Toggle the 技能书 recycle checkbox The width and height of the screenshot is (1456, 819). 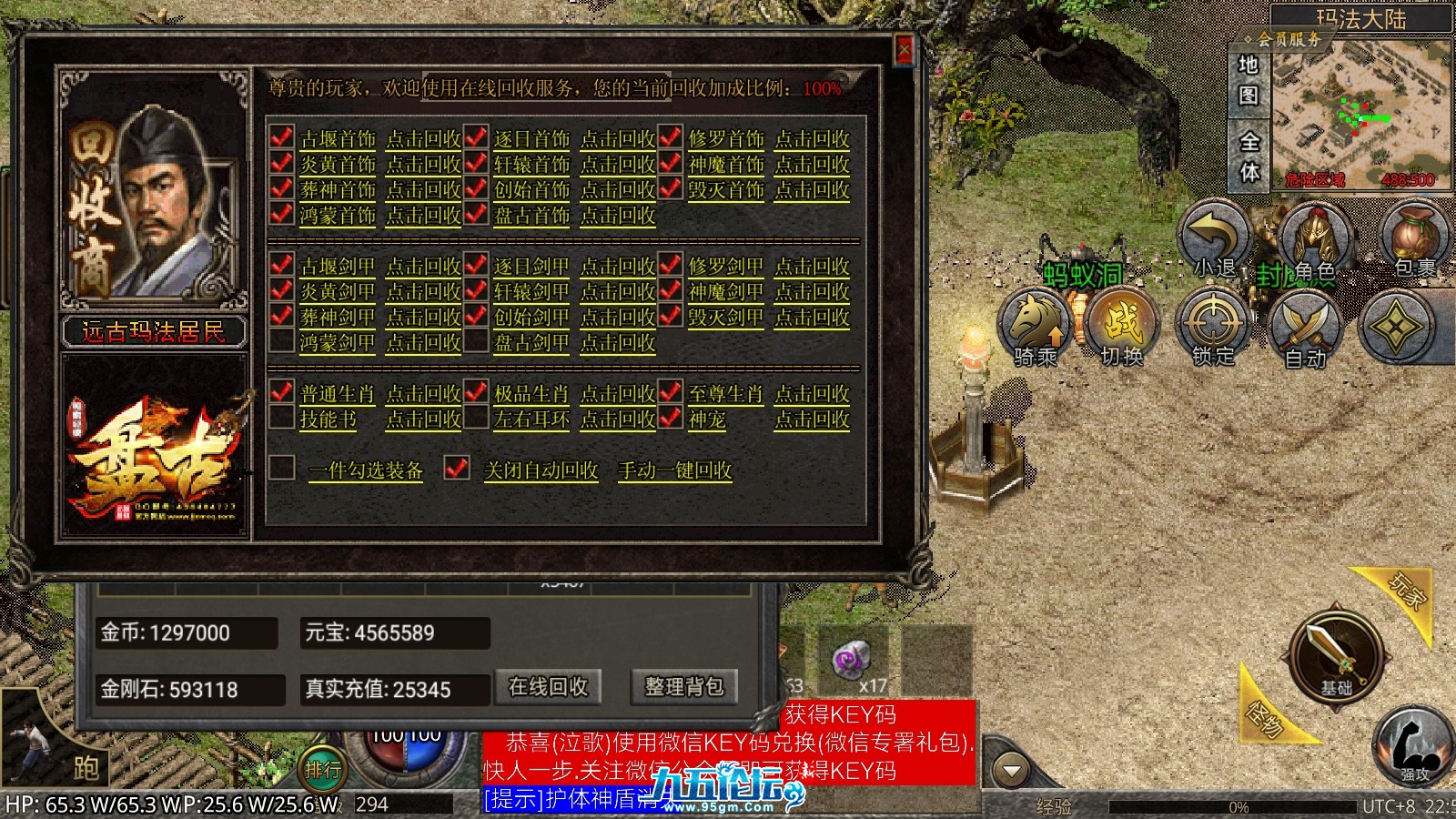(x=282, y=419)
